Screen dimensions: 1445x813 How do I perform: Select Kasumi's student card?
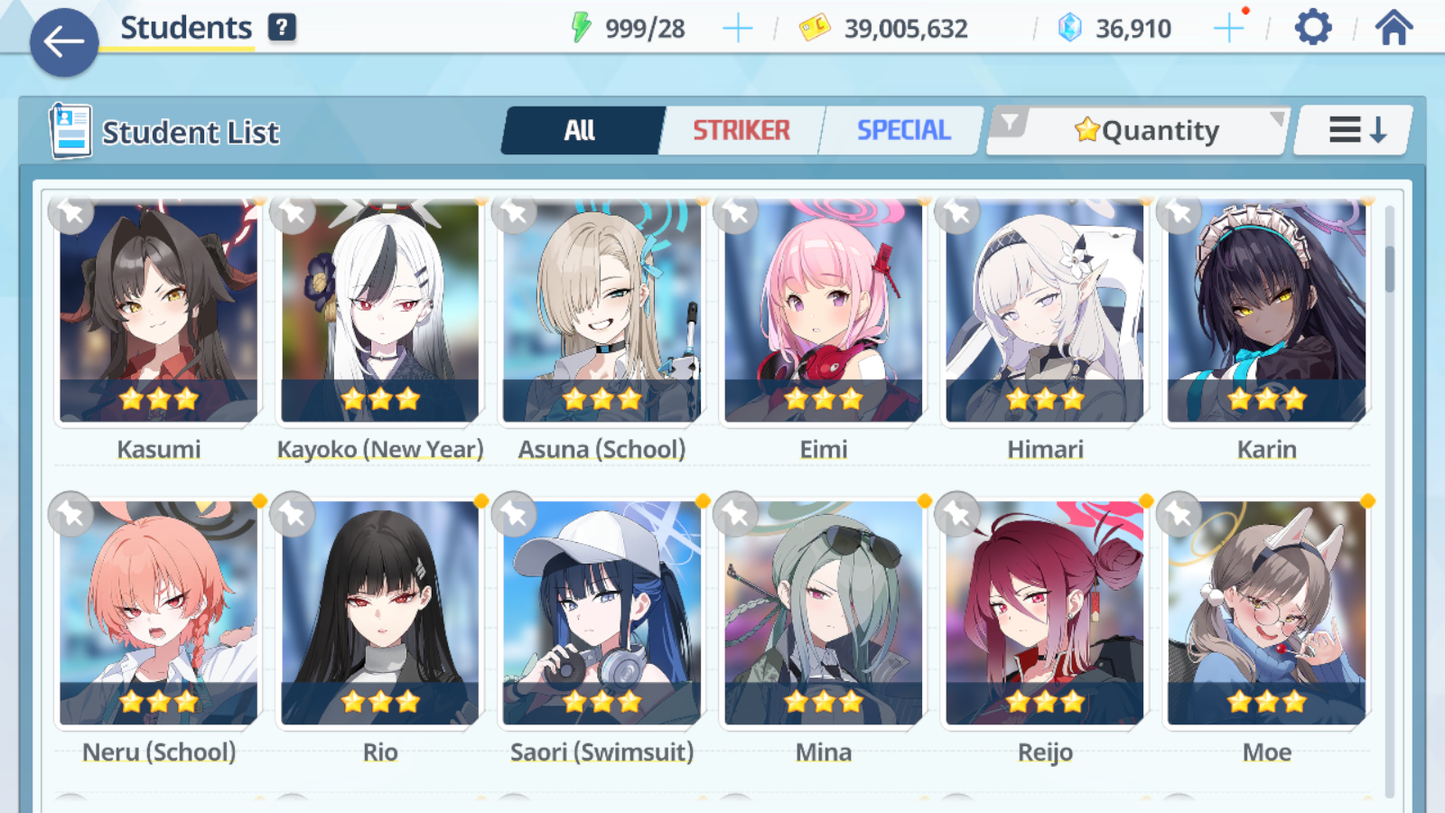click(158, 312)
